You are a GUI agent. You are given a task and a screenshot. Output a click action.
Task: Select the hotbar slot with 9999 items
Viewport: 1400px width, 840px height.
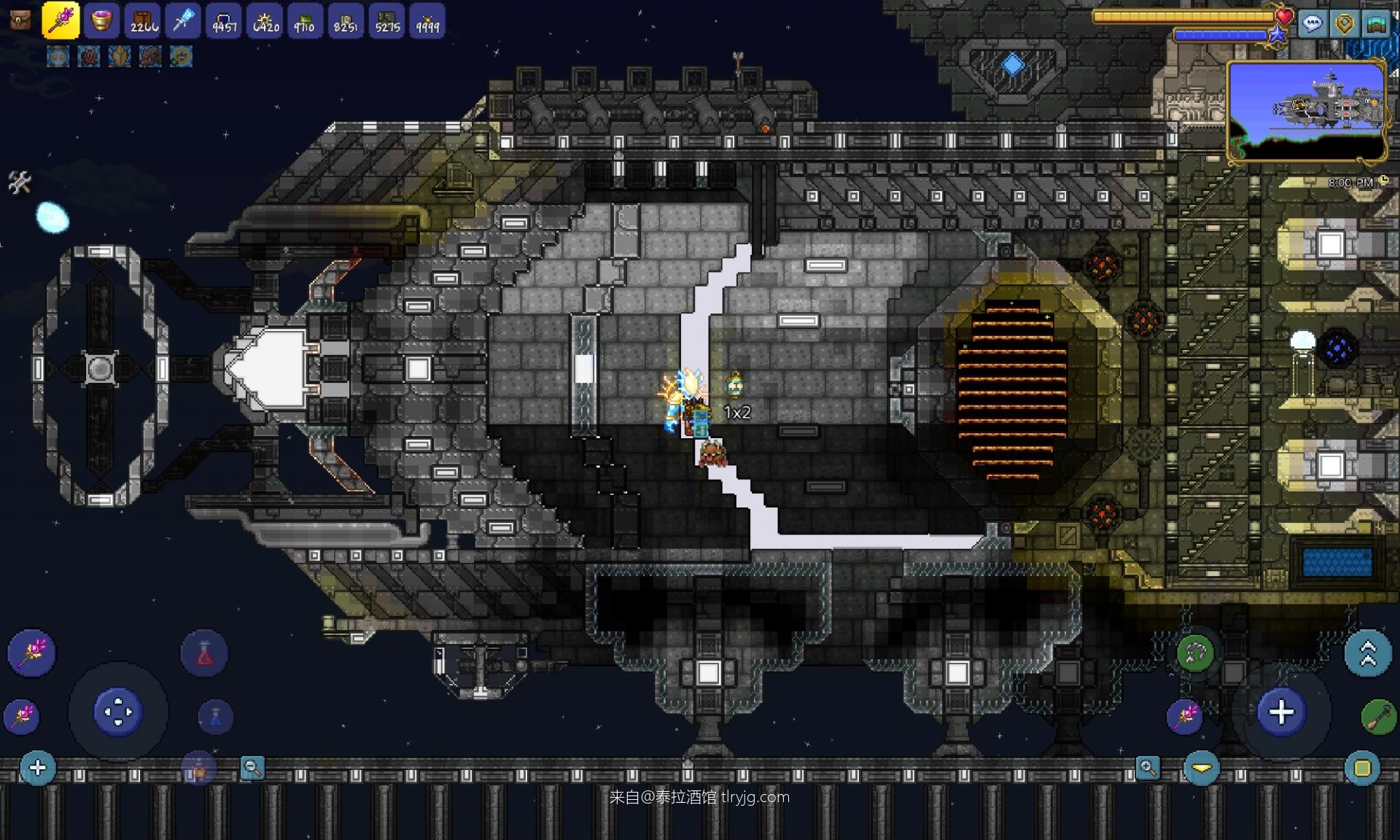(x=427, y=20)
